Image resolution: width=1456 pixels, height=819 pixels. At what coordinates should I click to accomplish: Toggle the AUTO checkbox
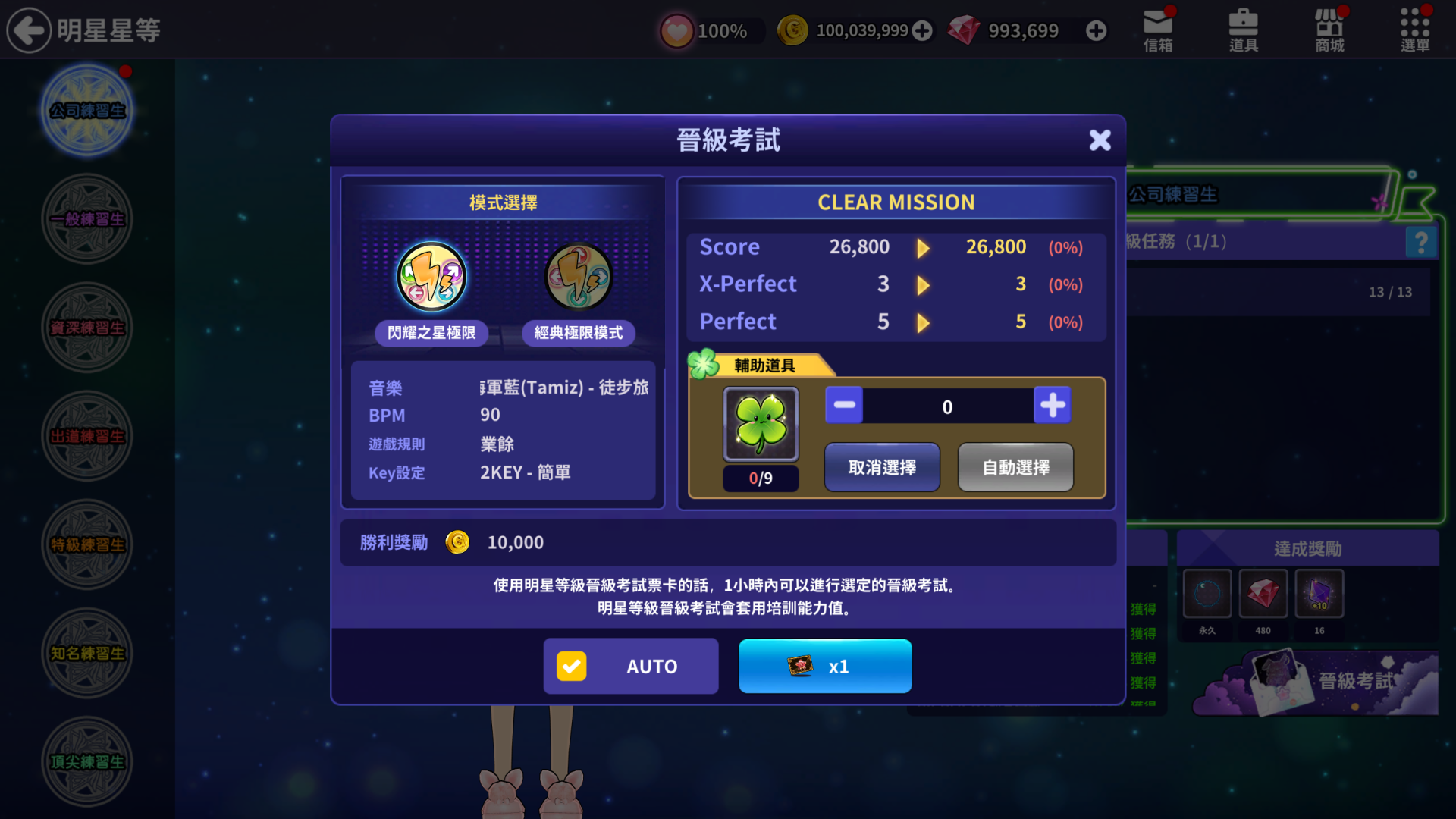[572, 667]
